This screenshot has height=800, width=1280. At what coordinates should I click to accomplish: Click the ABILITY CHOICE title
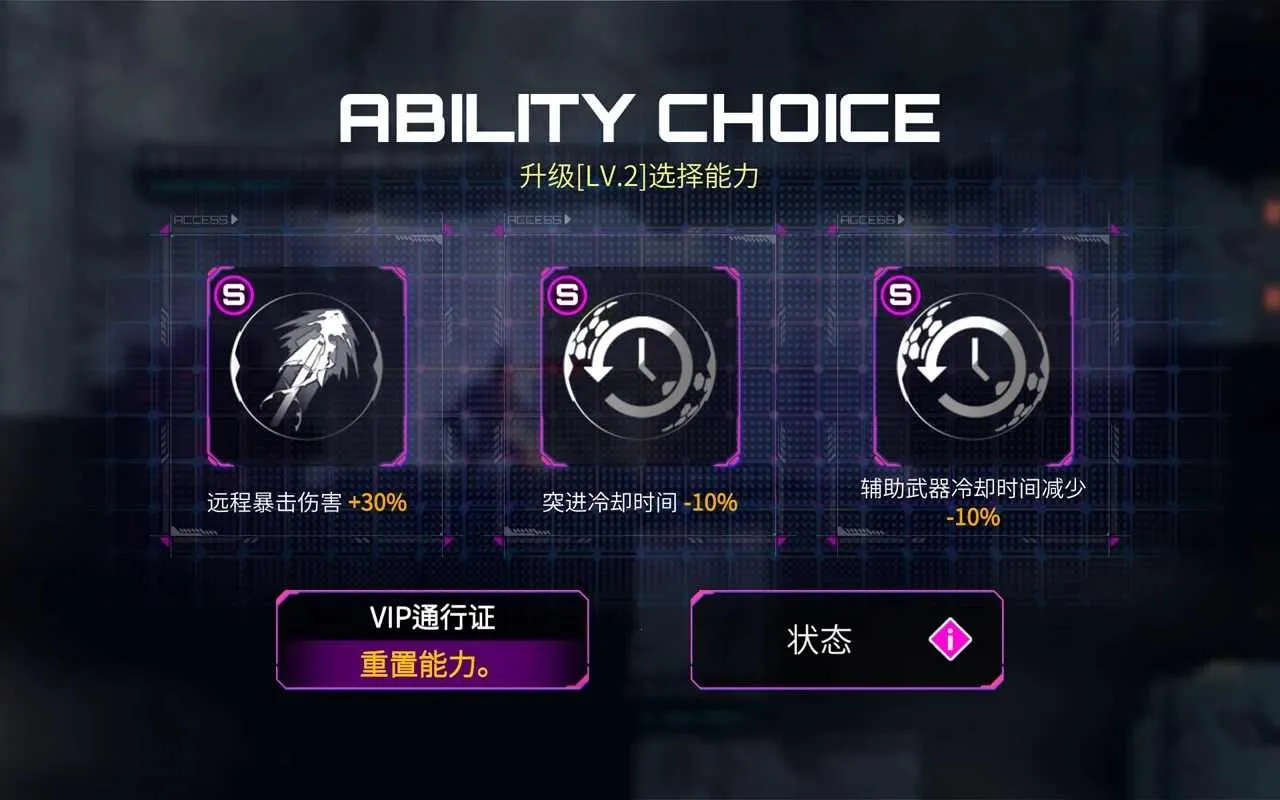click(640, 117)
